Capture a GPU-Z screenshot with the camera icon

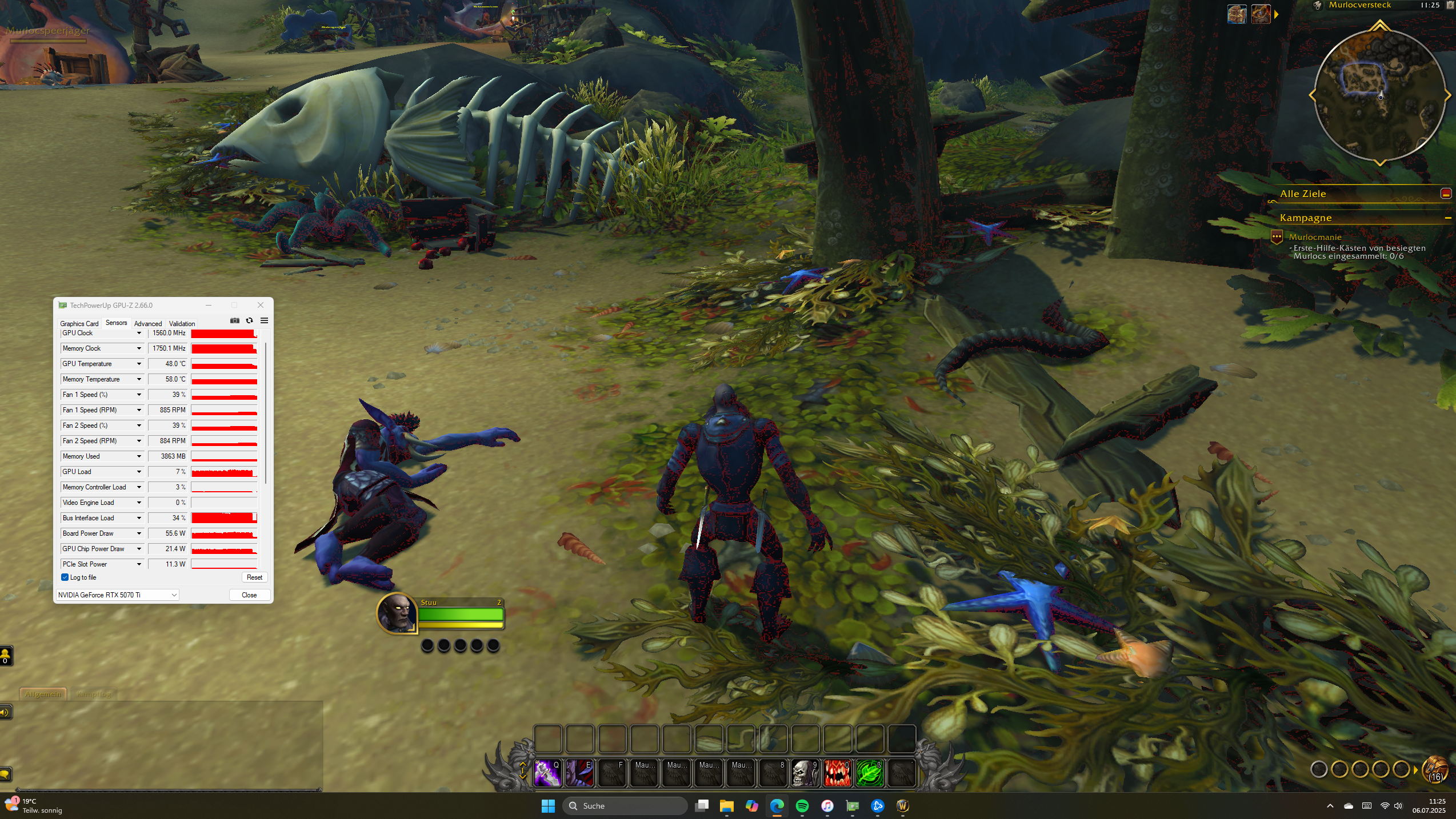[235, 320]
